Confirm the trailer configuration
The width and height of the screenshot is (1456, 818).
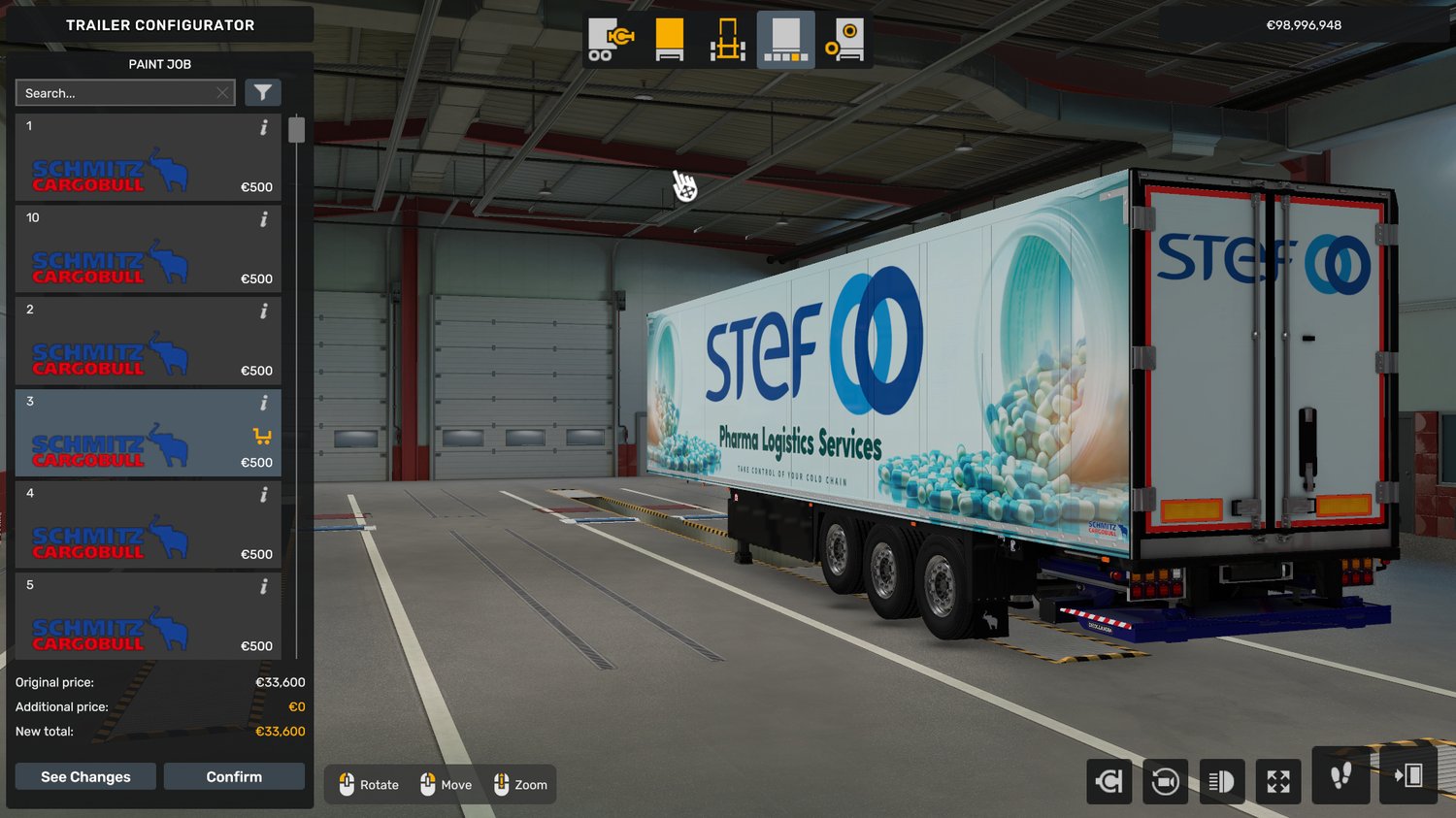(234, 776)
